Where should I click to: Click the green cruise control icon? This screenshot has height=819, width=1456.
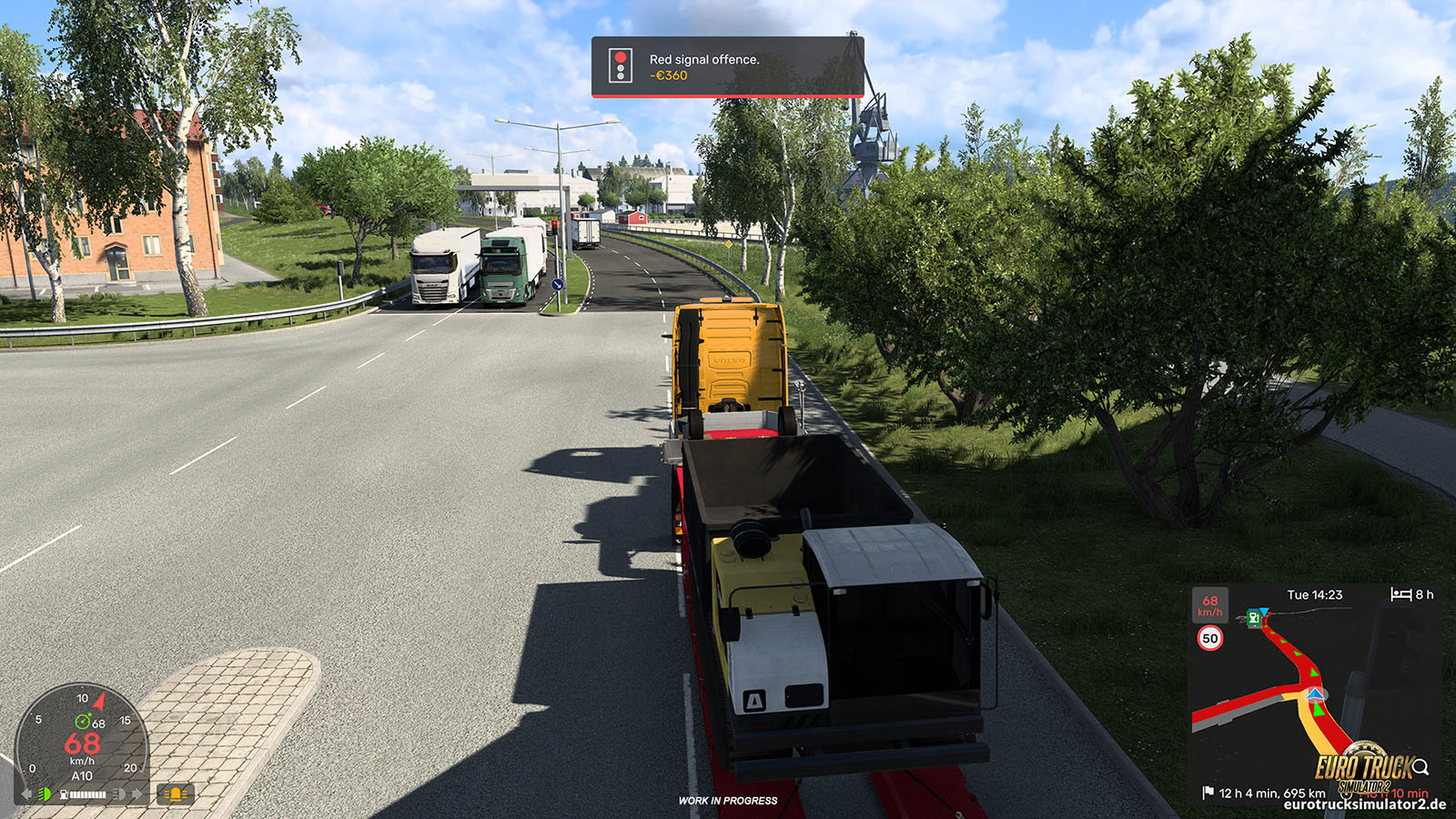pyautogui.click(x=82, y=722)
